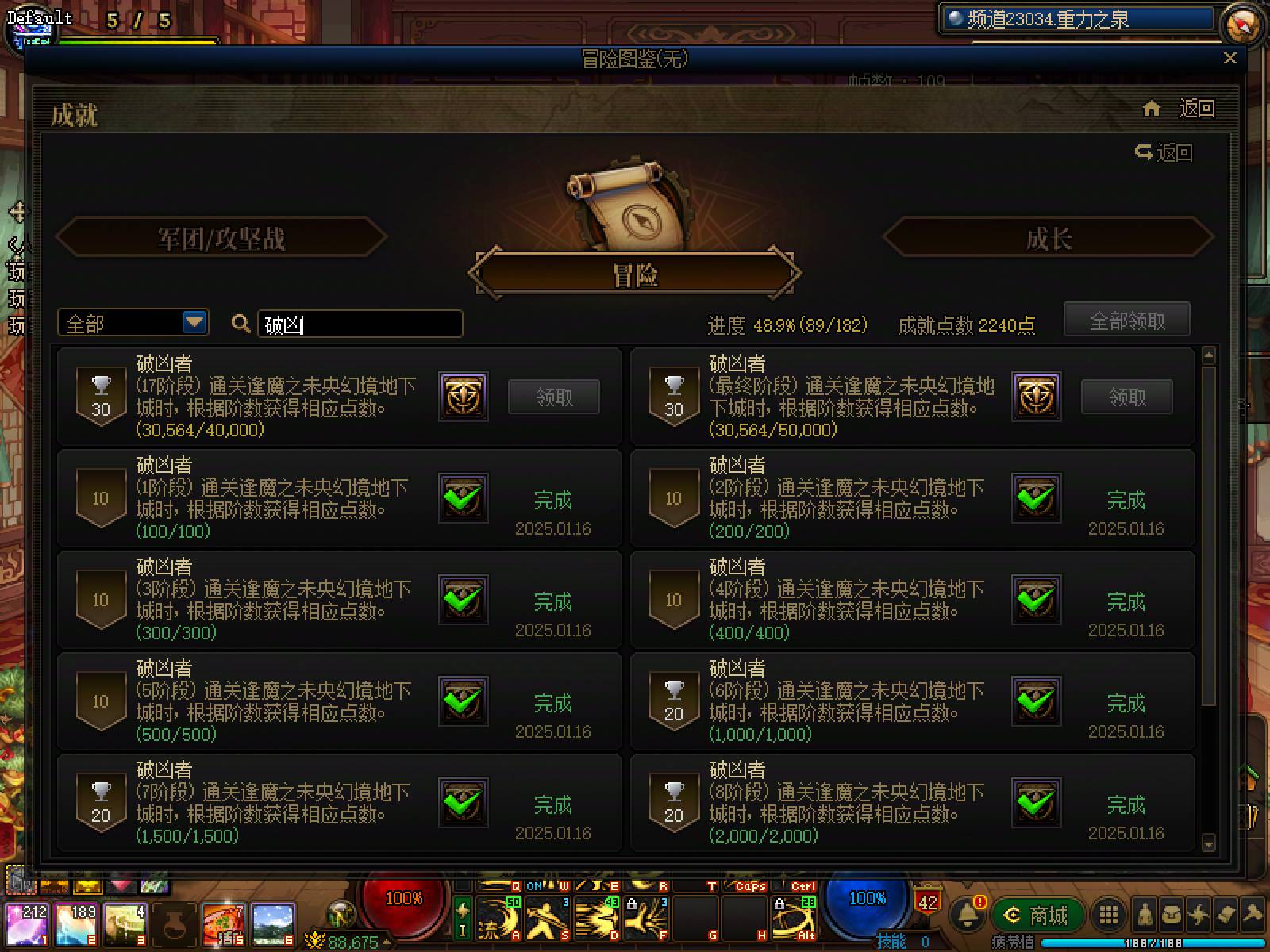Click the magnifier search icon
The image size is (1270, 952).
pos(241,324)
